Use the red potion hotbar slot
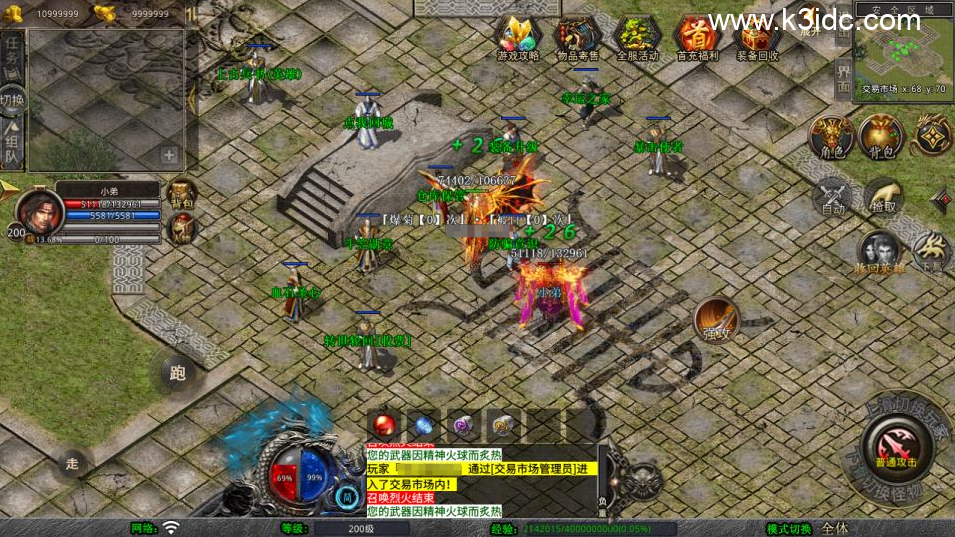955x537 pixels. pos(383,425)
